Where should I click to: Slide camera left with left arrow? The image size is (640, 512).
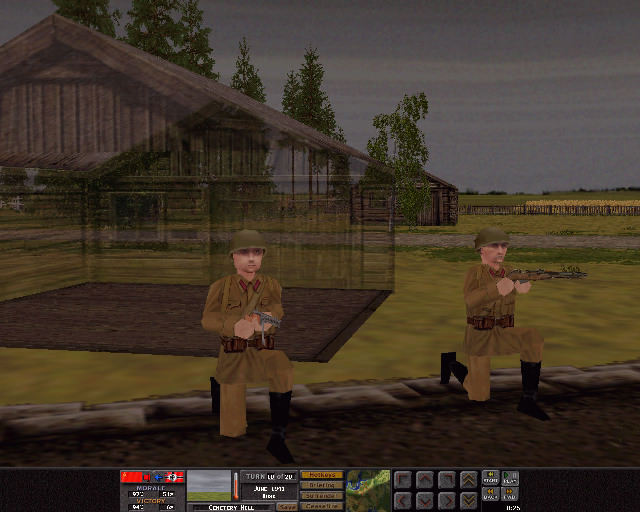click(402, 499)
